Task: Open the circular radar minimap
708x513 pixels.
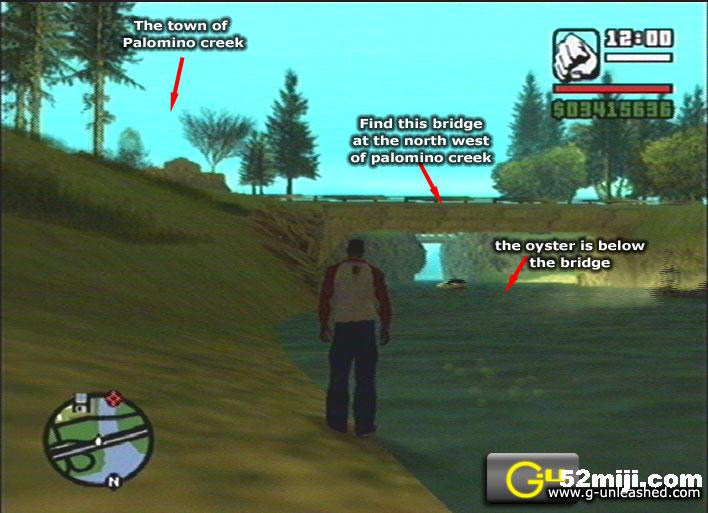Action: [x=98, y=440]
